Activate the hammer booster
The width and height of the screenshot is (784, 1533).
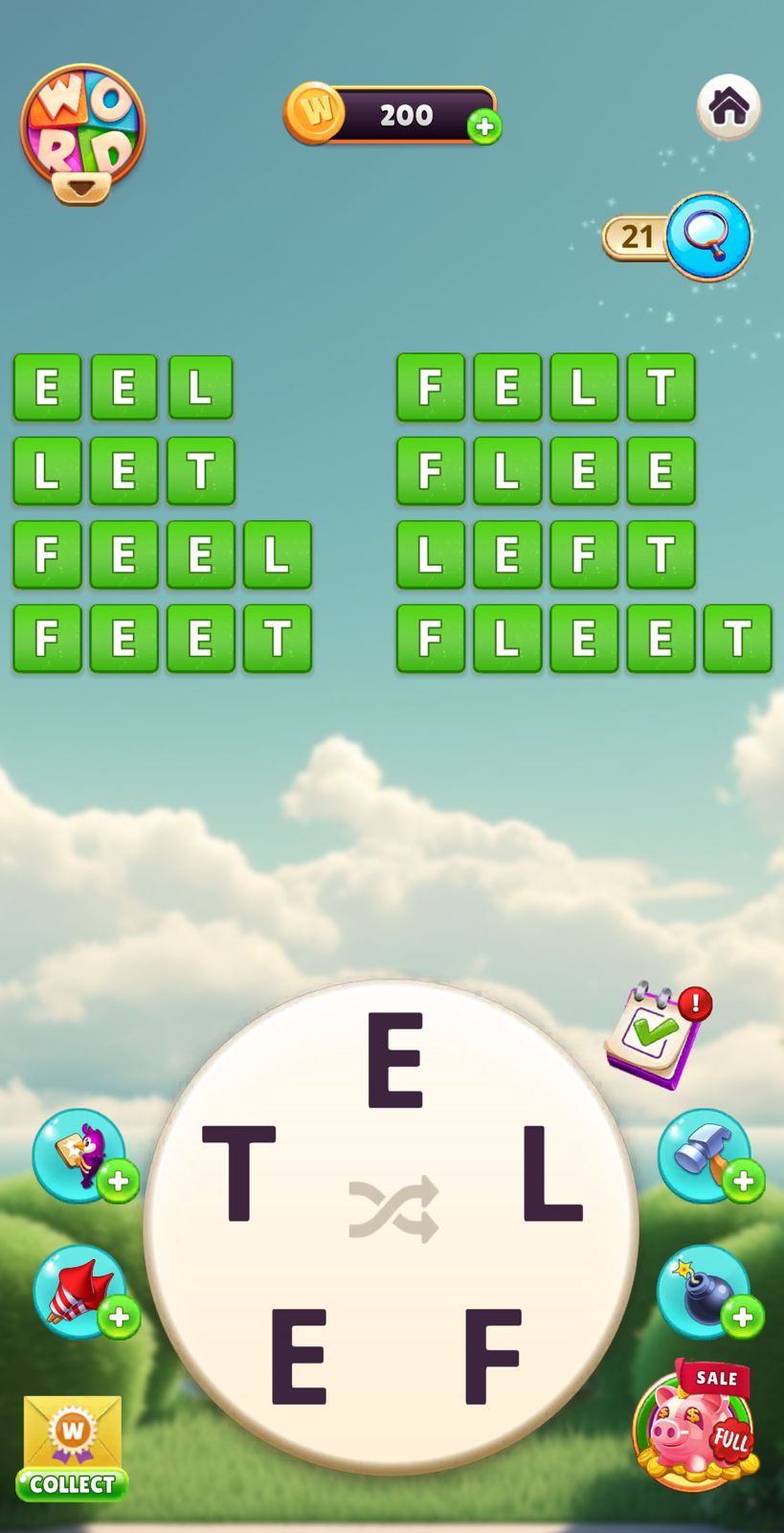705,1155
